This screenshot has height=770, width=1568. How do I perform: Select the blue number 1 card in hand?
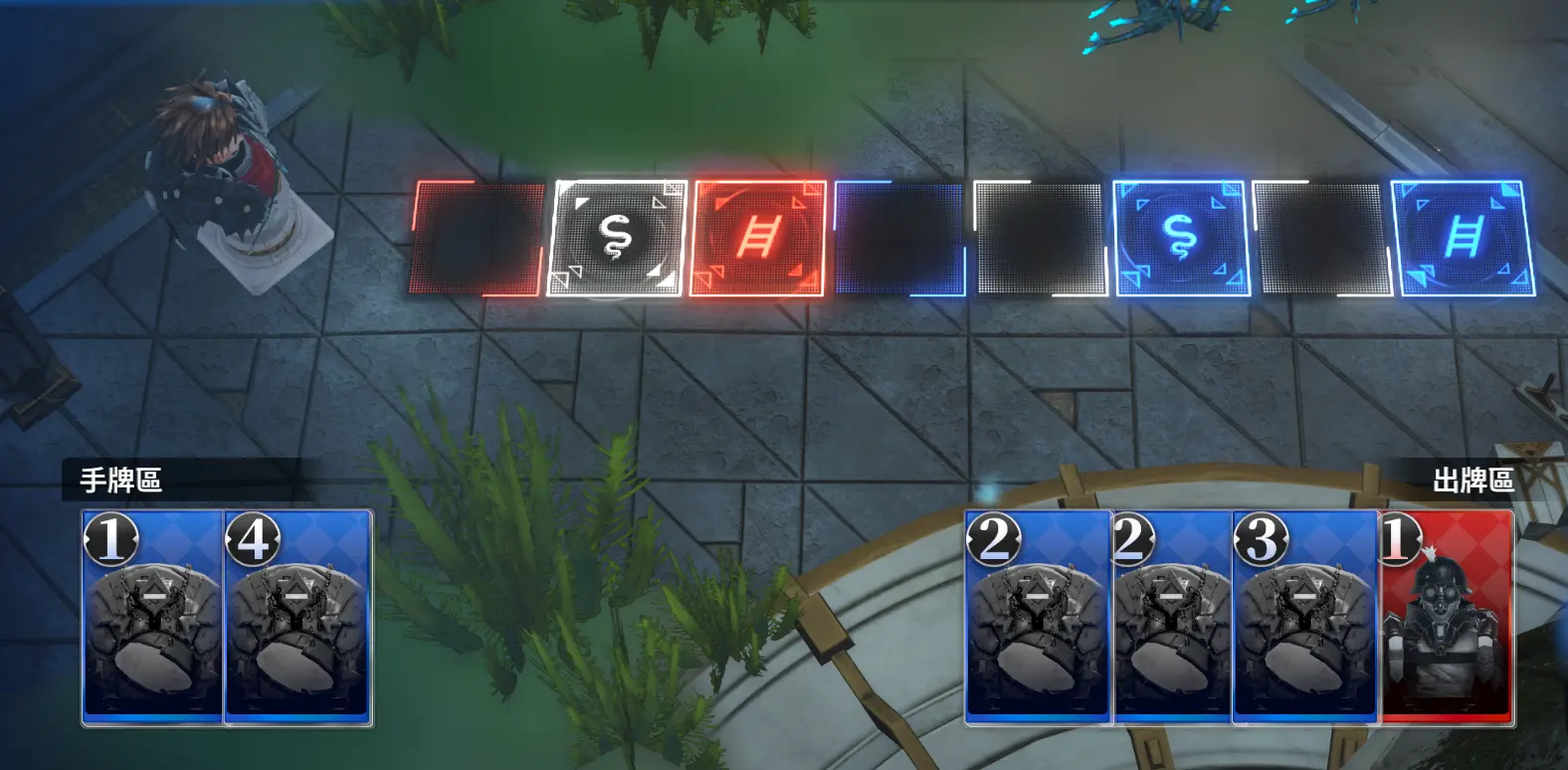[152, 617]
